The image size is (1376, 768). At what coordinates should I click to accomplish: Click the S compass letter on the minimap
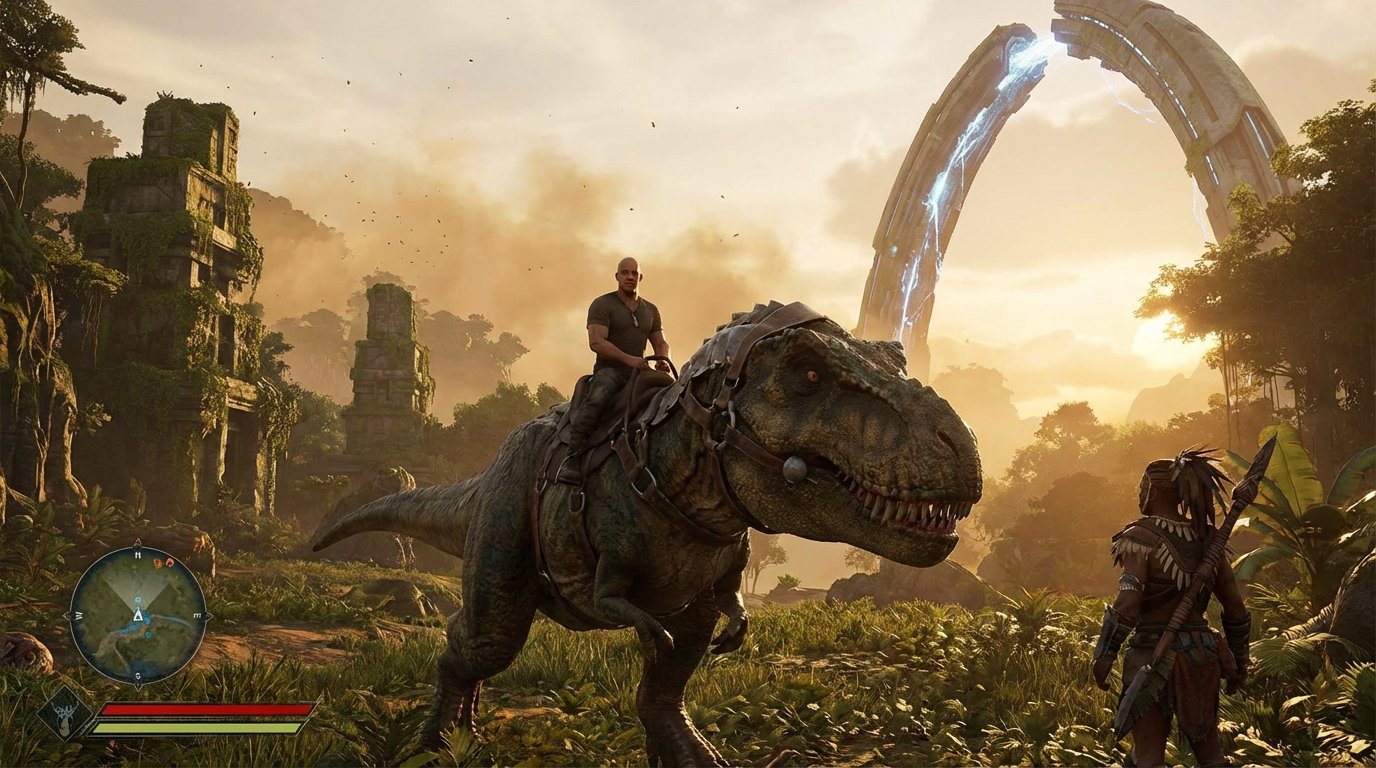pos(137,674)
